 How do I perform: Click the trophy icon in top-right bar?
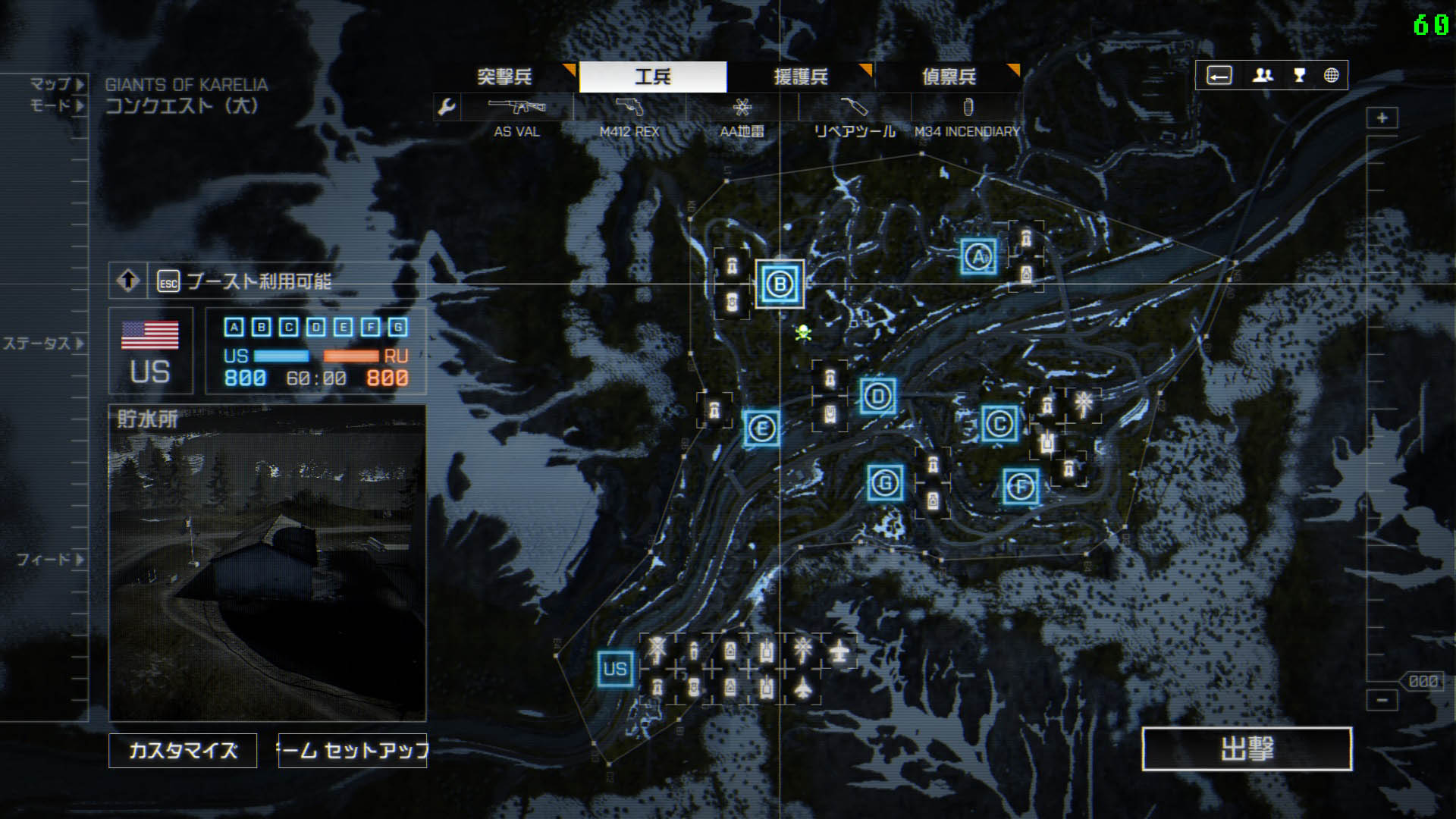point(1299,75)
